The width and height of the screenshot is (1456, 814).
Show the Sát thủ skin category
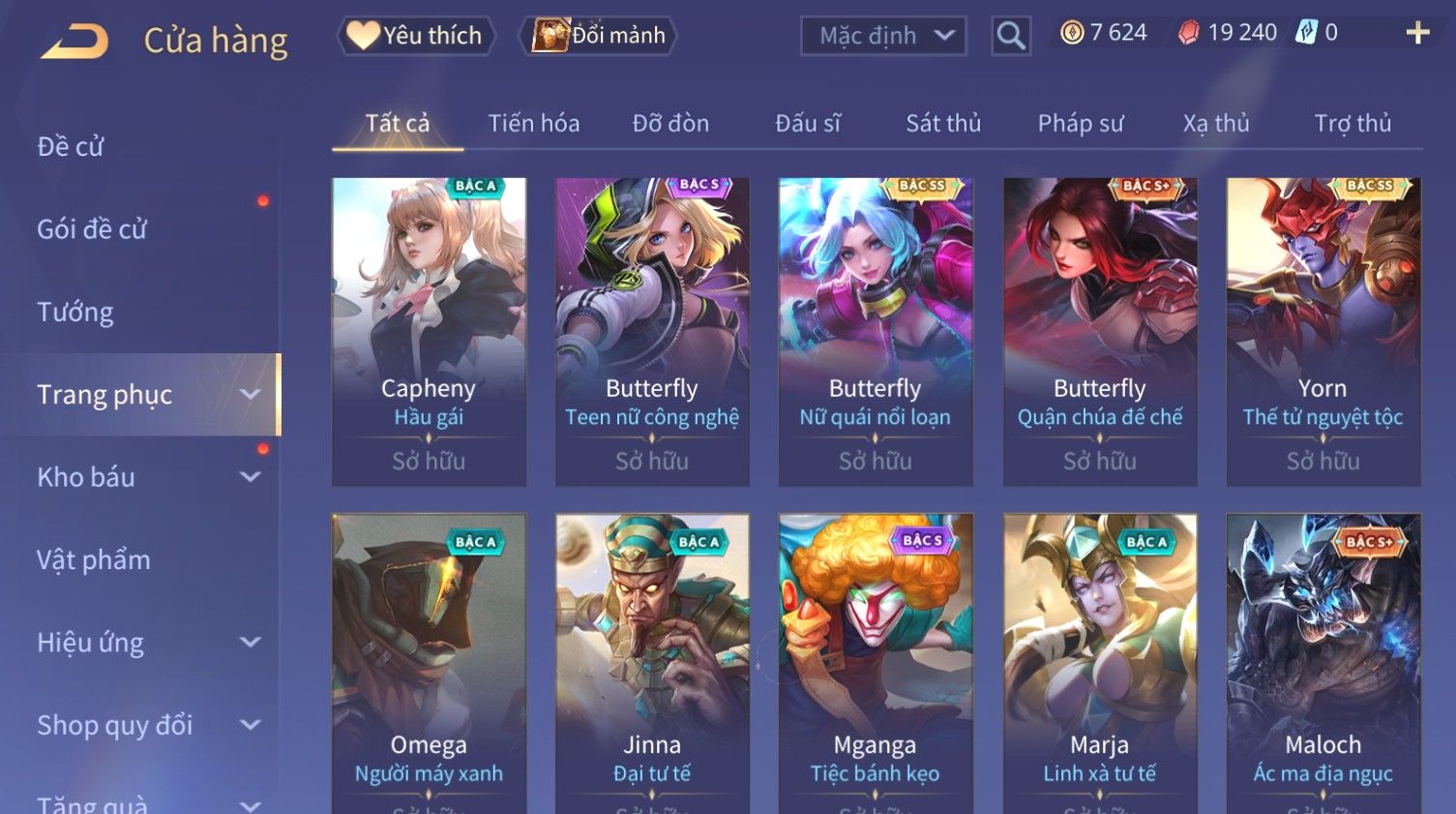(942, 124)
